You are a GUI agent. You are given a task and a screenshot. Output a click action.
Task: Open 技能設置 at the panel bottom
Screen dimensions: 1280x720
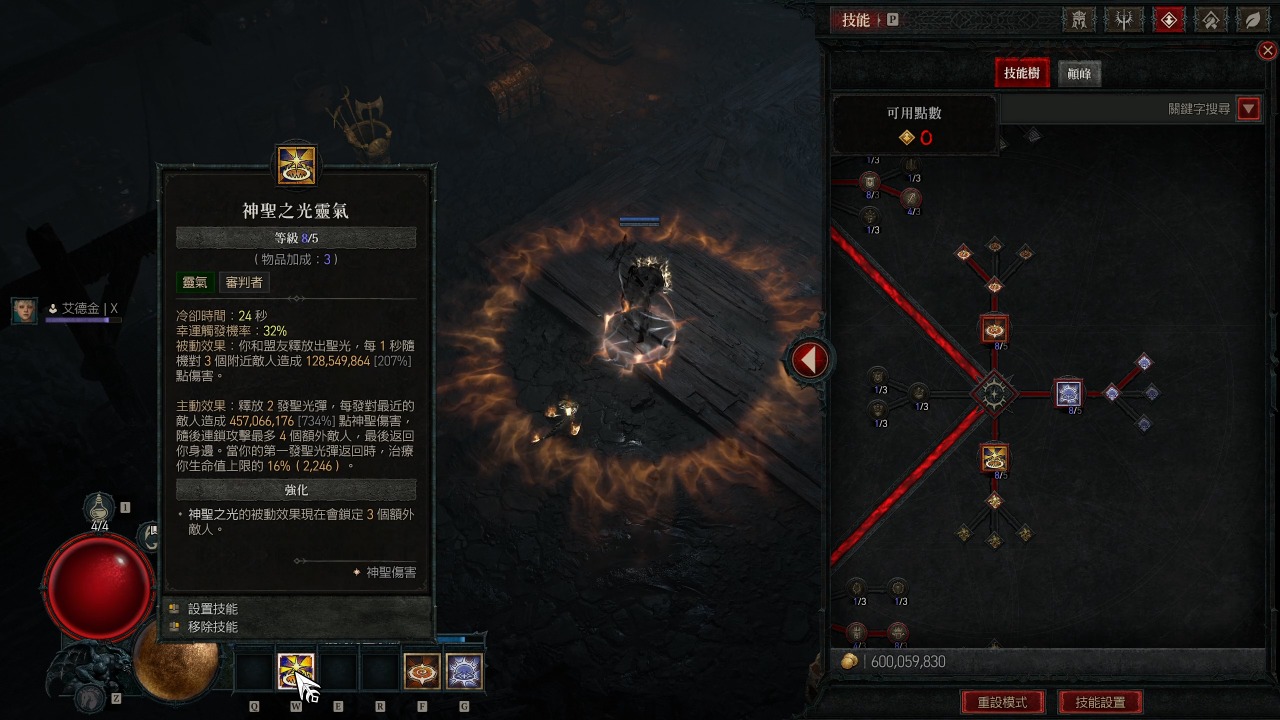pyautogui.click(x=1100, y=702)
